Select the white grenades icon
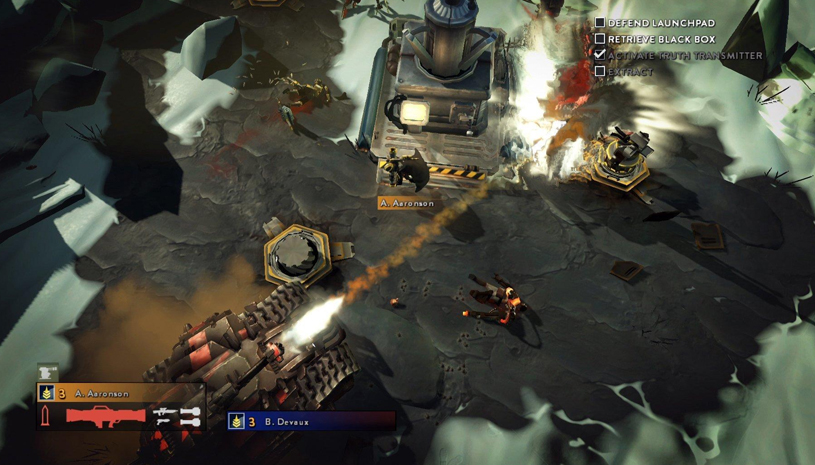 tap(191, 416)
